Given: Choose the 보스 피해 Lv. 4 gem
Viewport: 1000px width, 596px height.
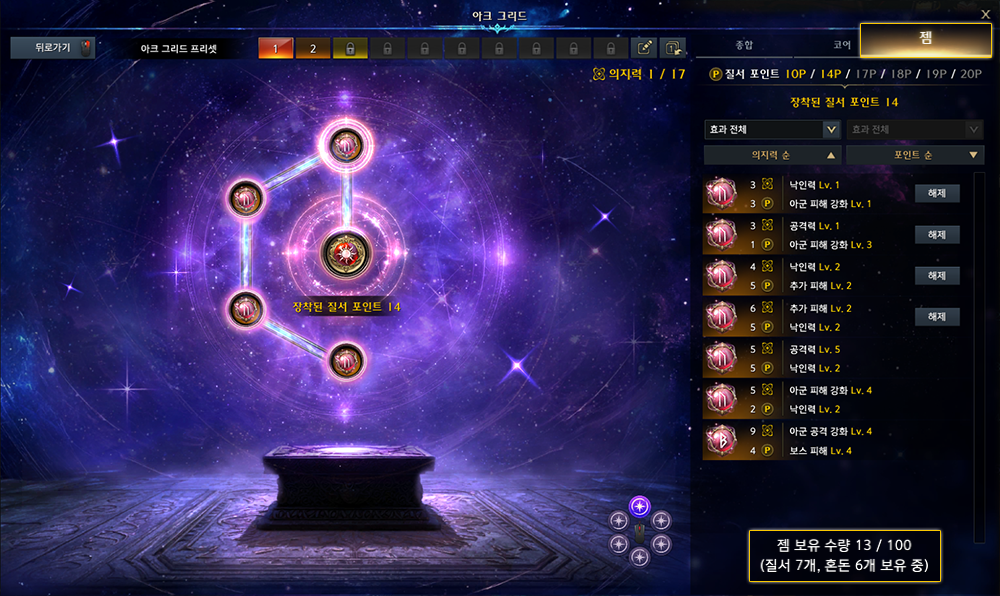Looking at the screenshot, I should 835,440.
